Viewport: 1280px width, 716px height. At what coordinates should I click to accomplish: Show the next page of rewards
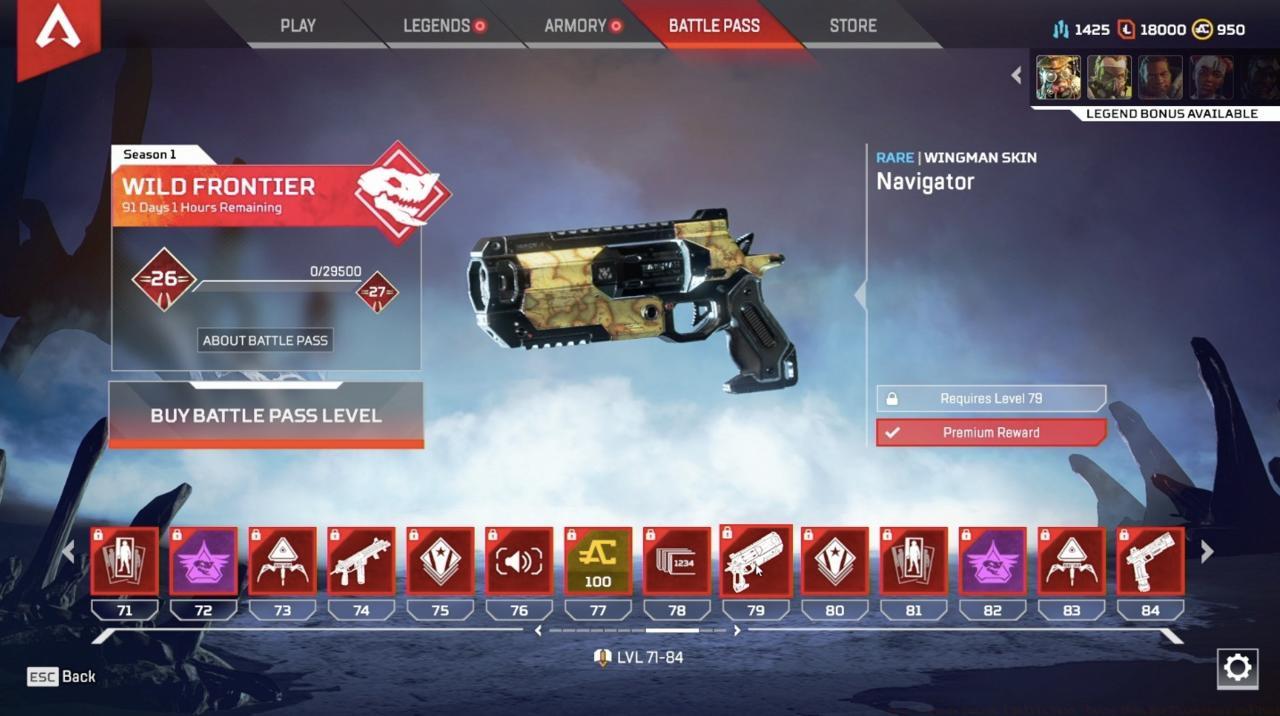coord(1207,552)
